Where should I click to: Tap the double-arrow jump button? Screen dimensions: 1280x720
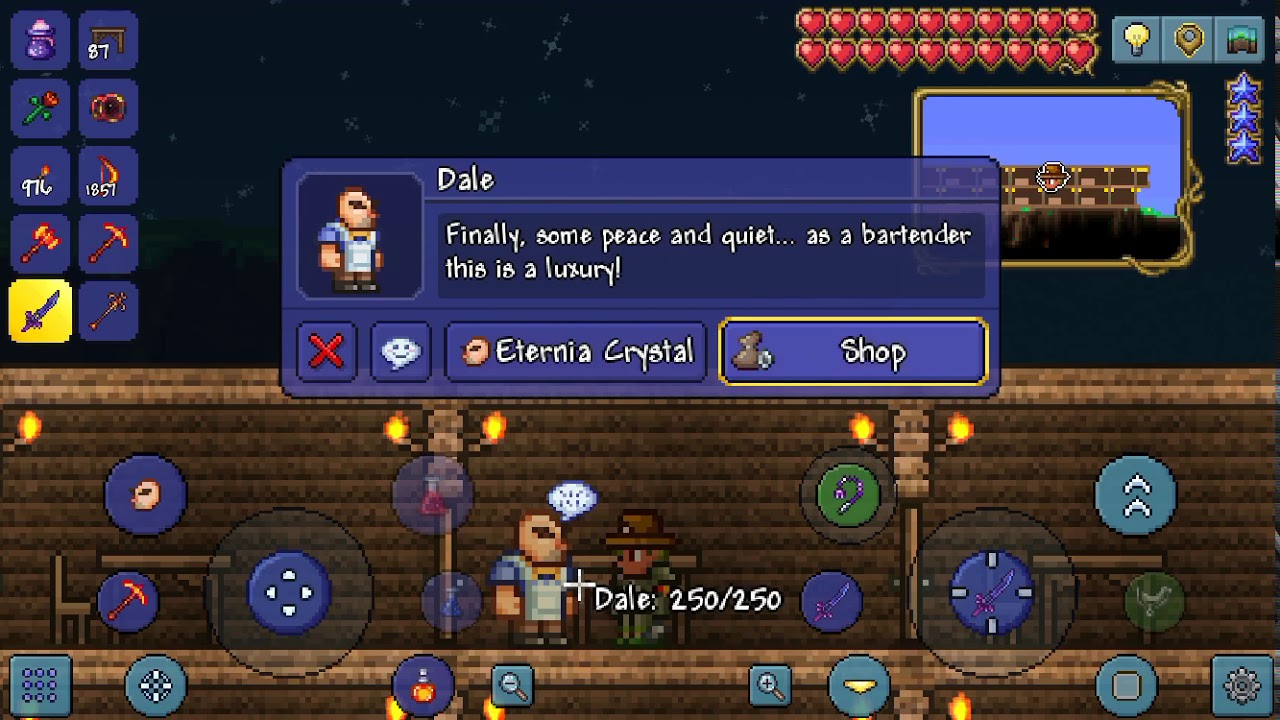pyautogui.click(x=1137, y=495)
